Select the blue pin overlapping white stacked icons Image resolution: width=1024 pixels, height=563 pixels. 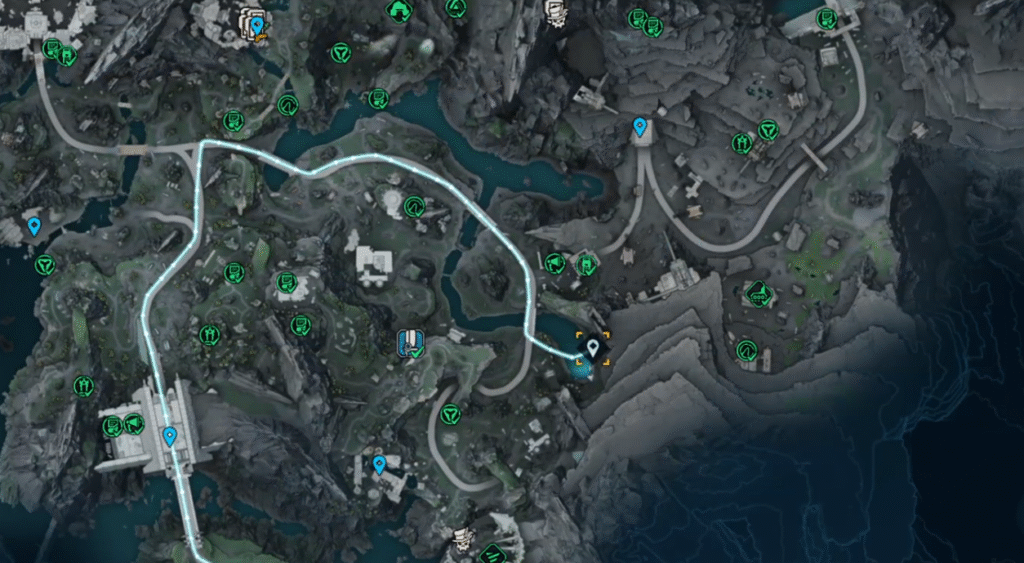(x=257, y=25)
